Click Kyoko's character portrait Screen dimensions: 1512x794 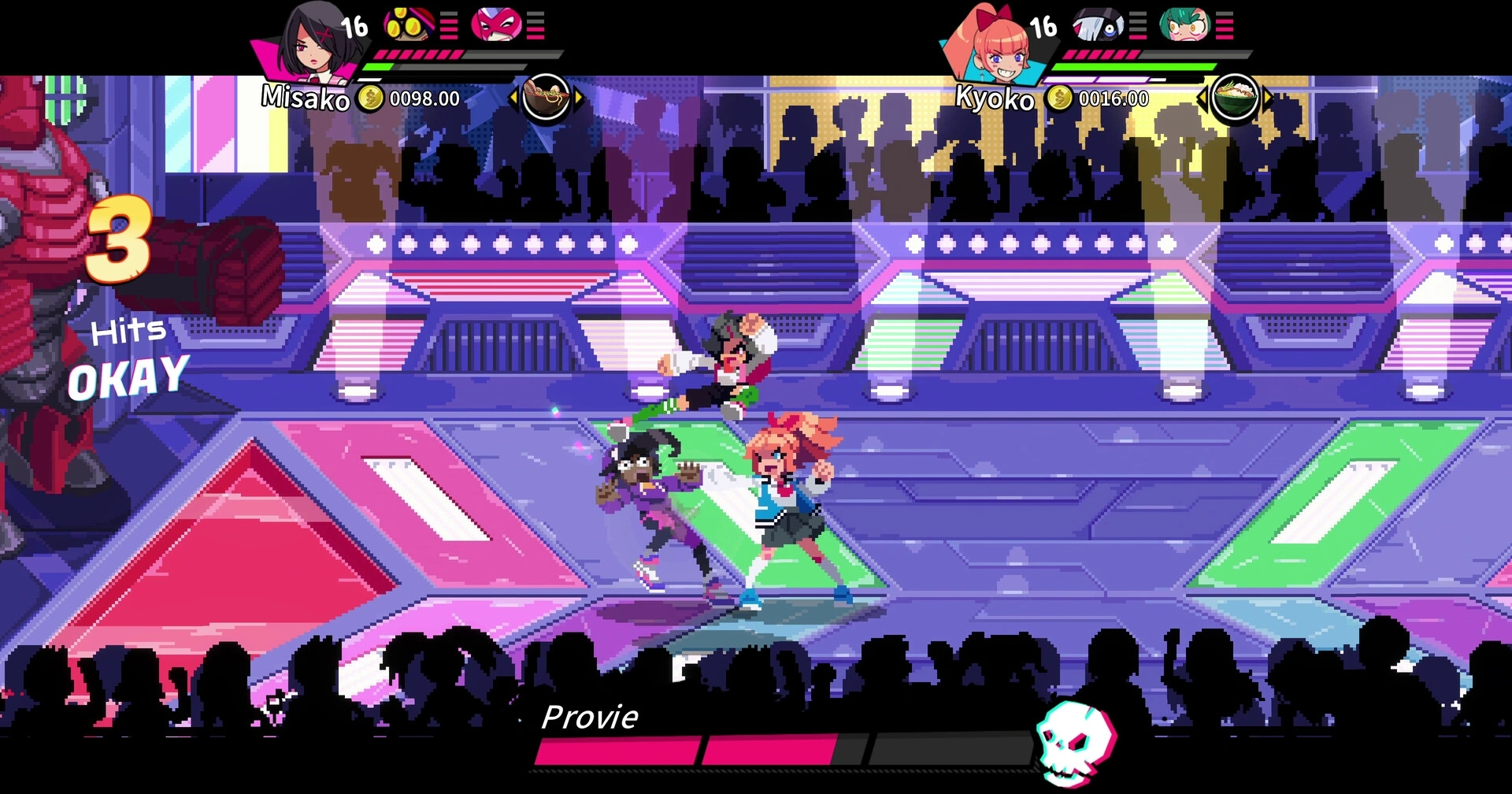(995, 46)
